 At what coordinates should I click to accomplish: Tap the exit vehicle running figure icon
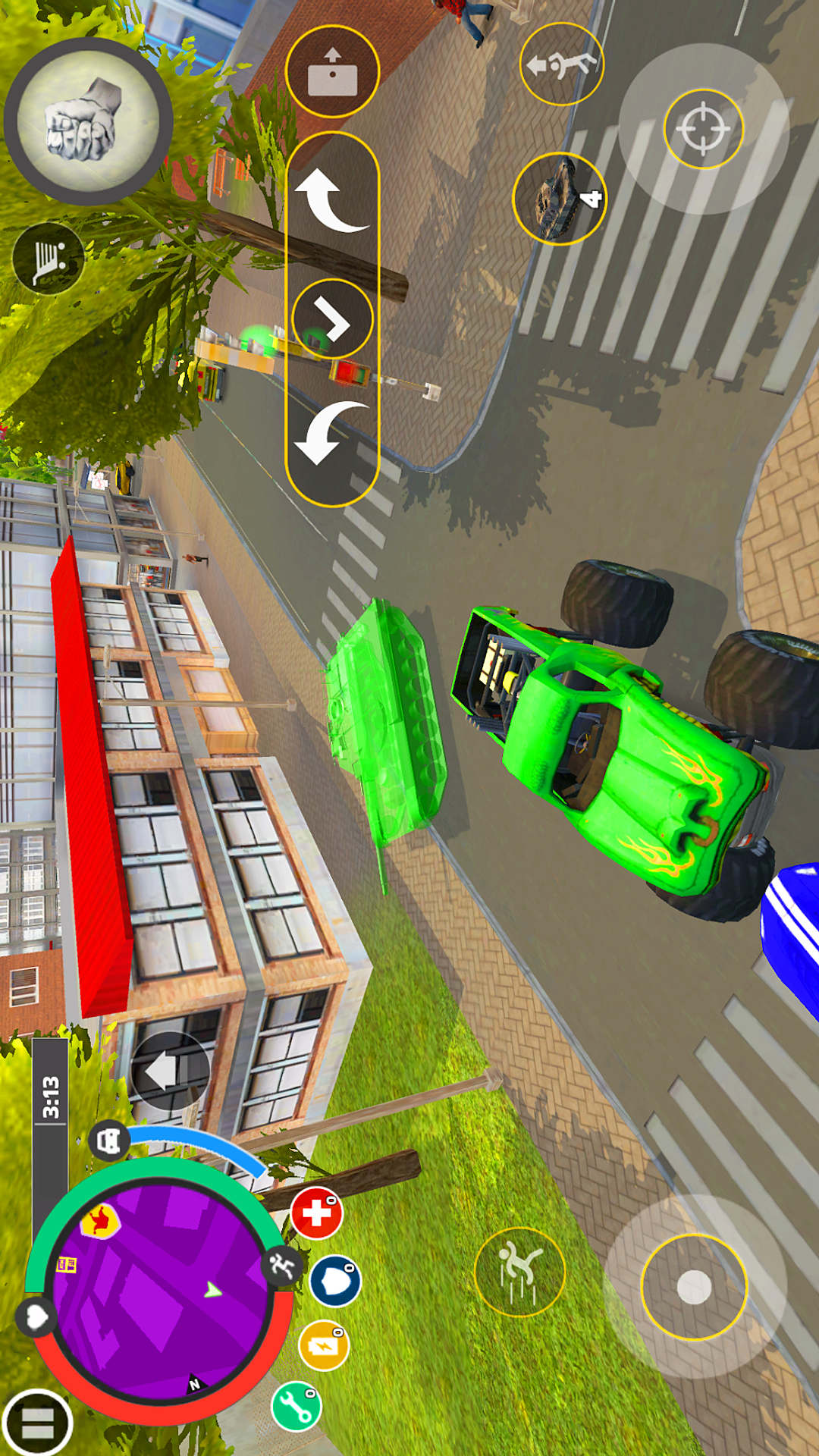[x=561, y=64]
